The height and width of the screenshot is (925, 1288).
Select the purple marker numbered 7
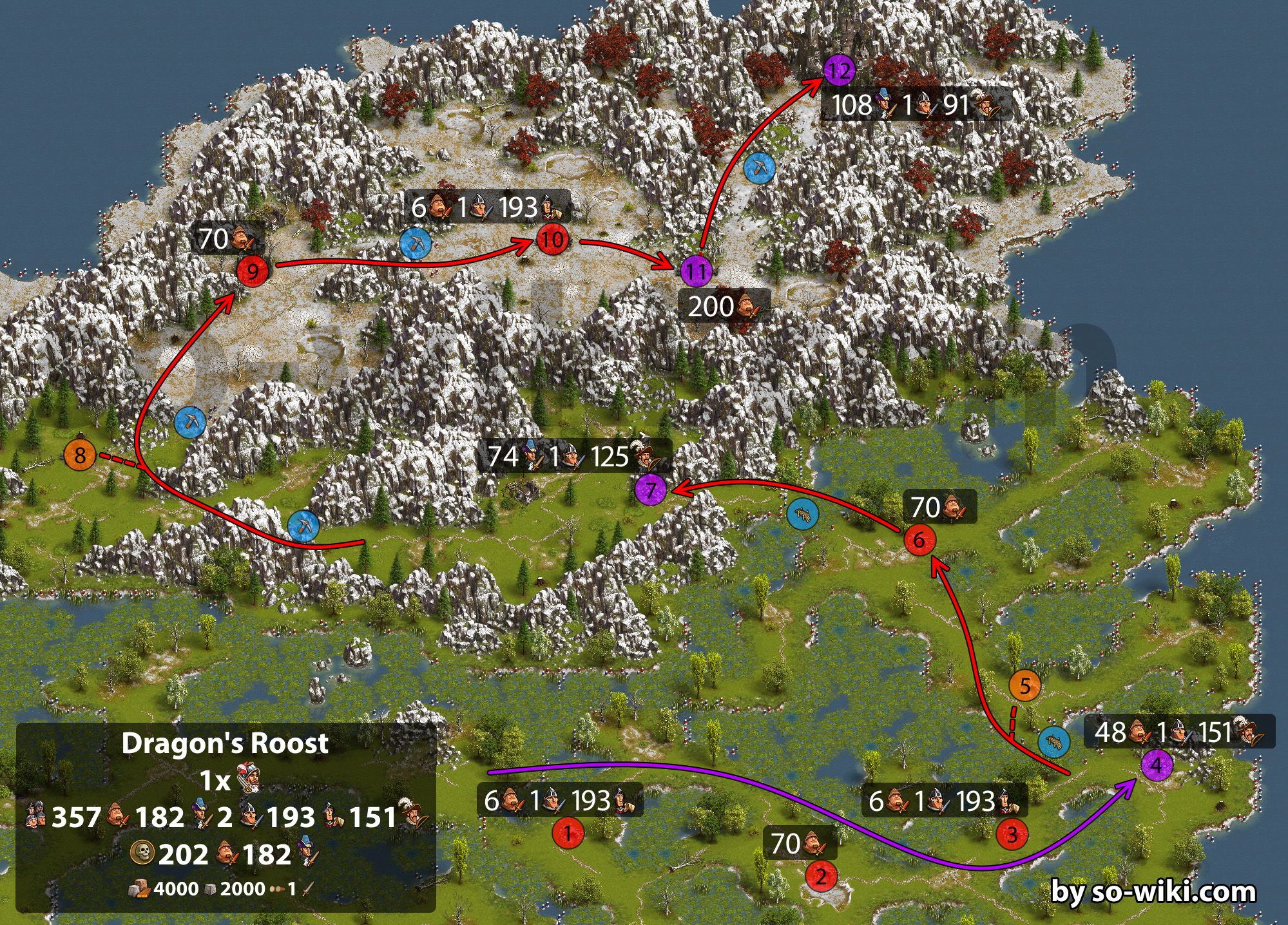coord(651,490)
